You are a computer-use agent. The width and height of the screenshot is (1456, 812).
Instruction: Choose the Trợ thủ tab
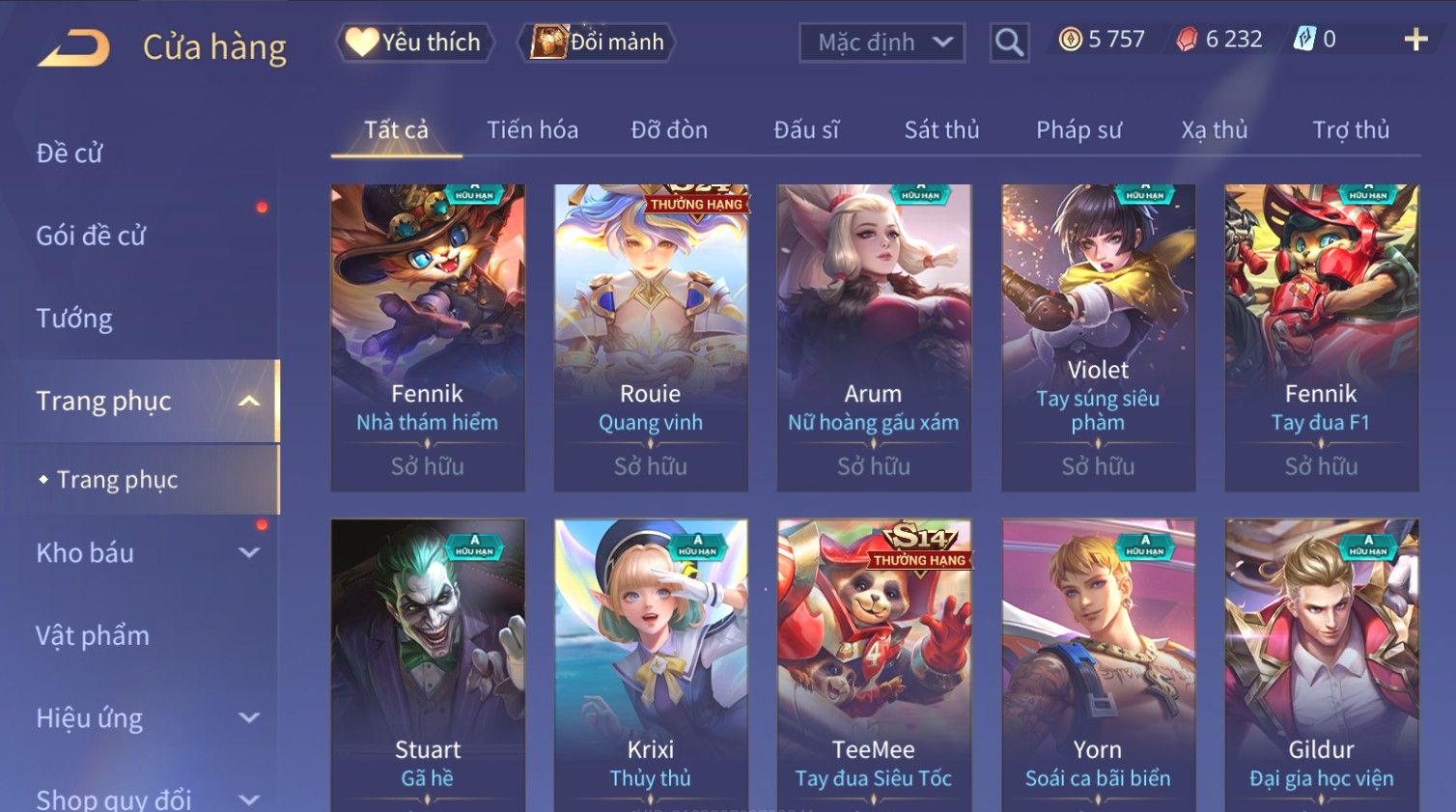point(1350,130)
